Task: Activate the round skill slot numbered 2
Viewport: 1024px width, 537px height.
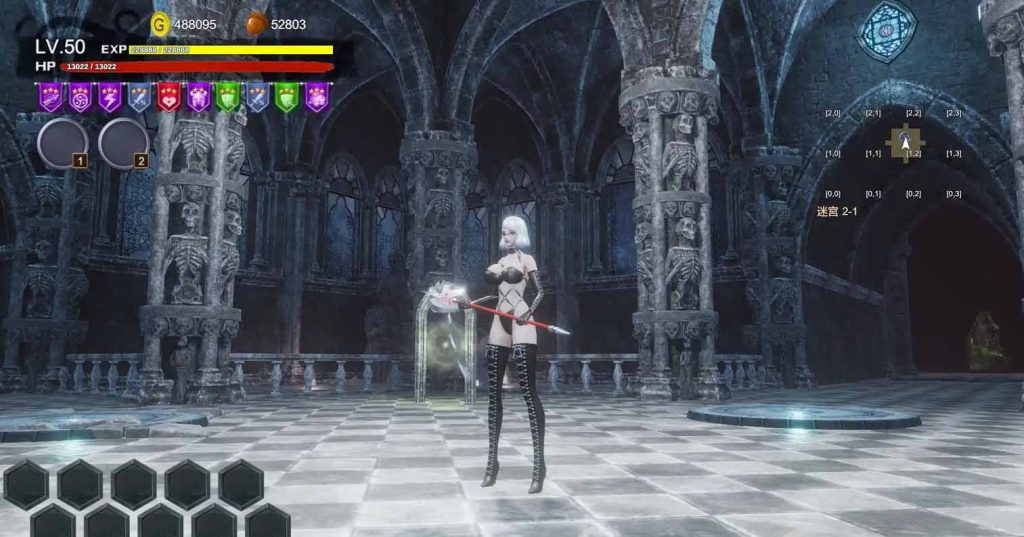Action: [123, 143]
